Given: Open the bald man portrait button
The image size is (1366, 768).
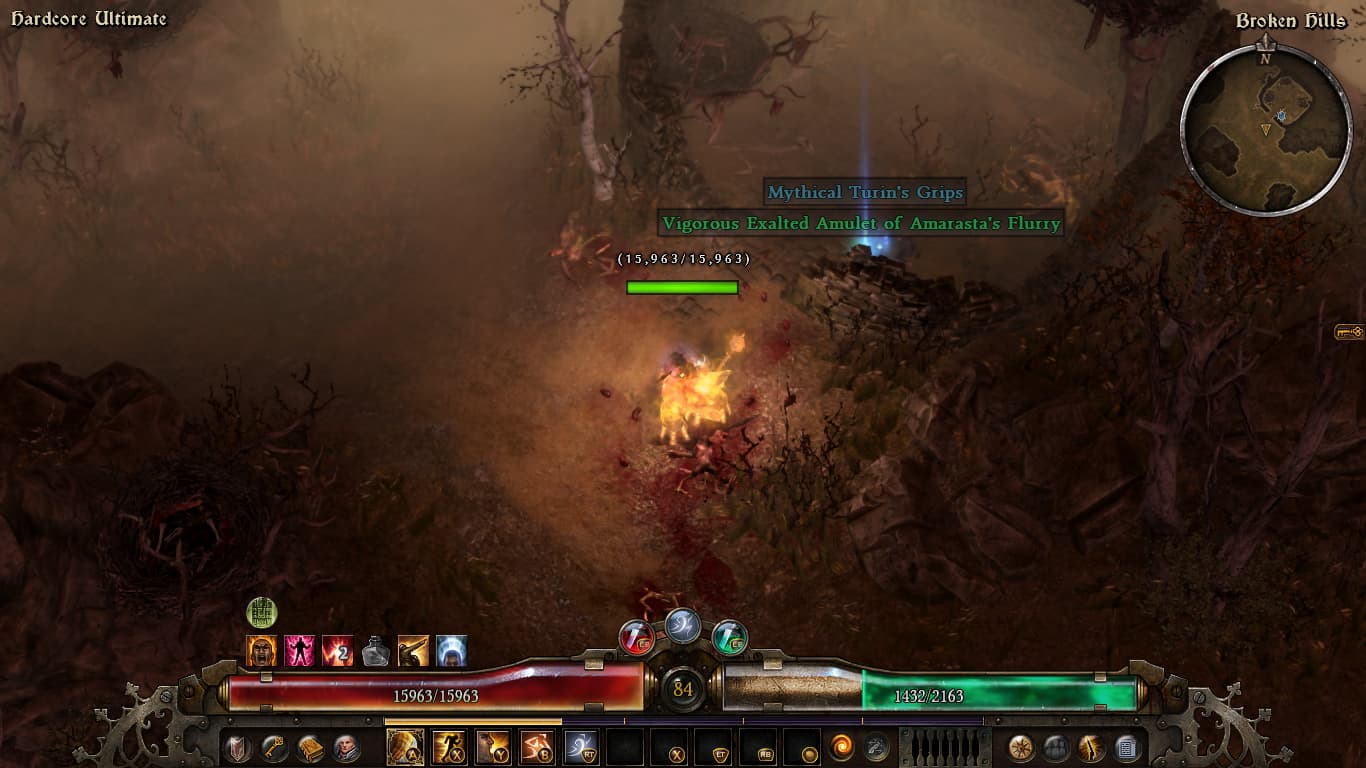Looking at the screenshot, I should 347,747.
